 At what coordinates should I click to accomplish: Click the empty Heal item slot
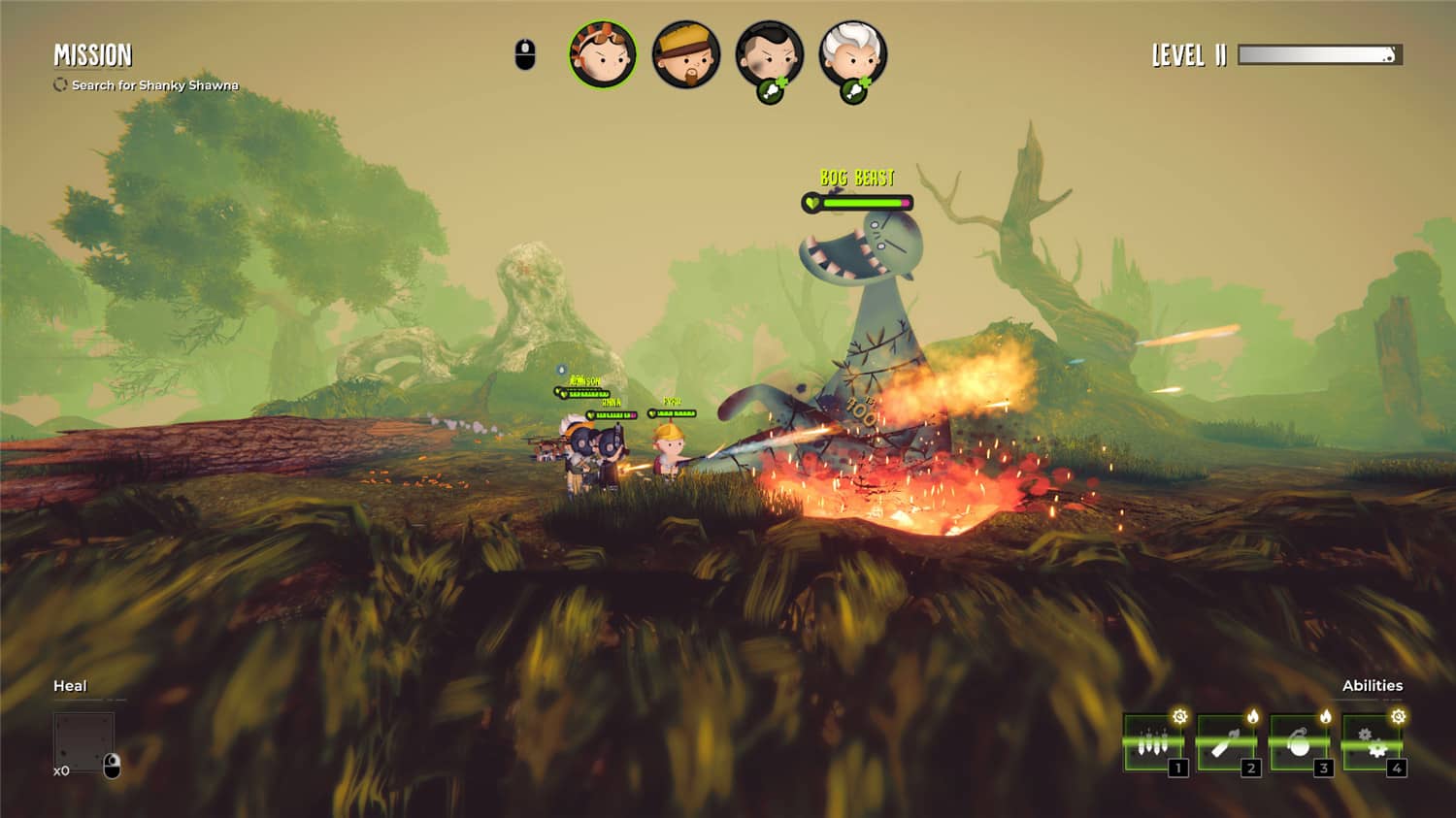(x=83, y=742)
